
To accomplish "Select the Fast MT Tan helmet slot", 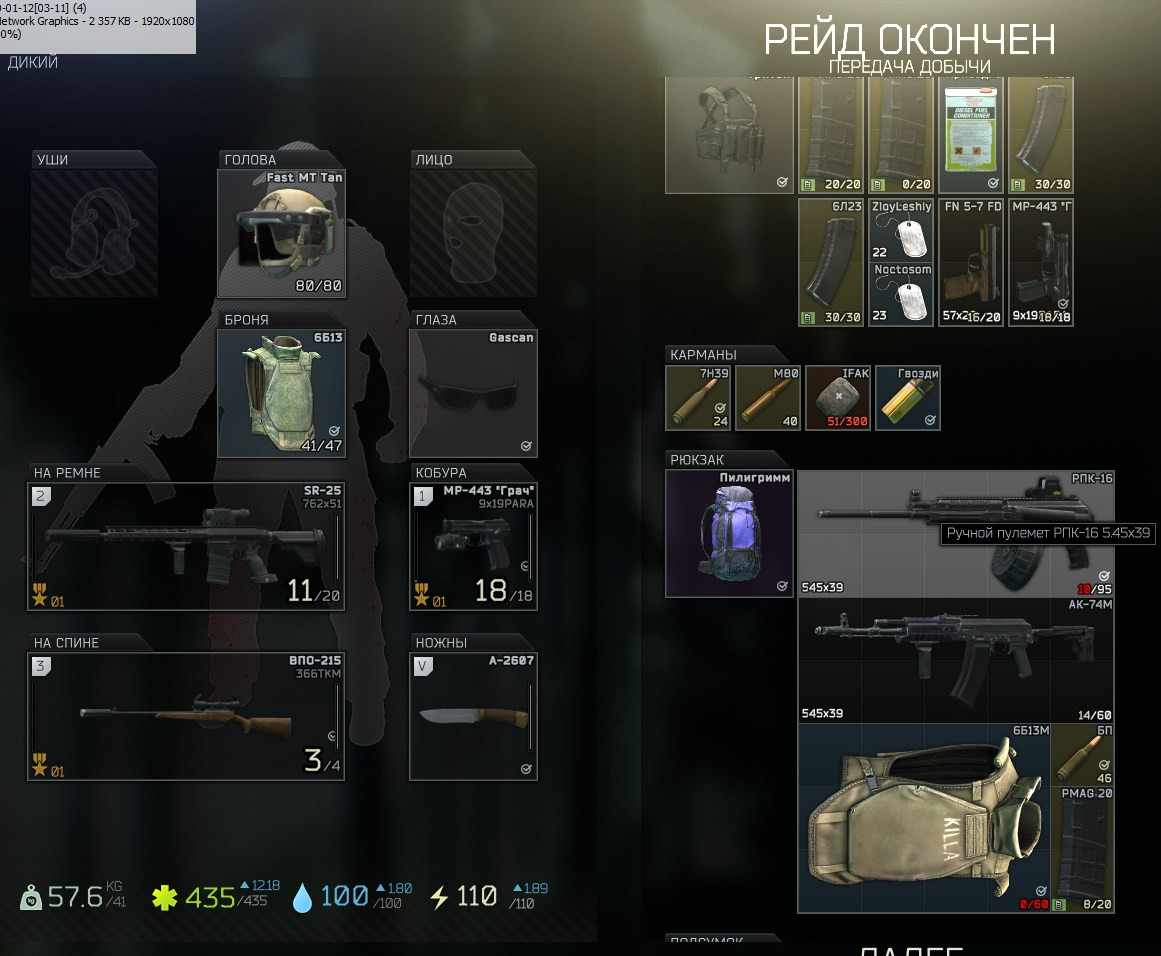I will [281, 233].
